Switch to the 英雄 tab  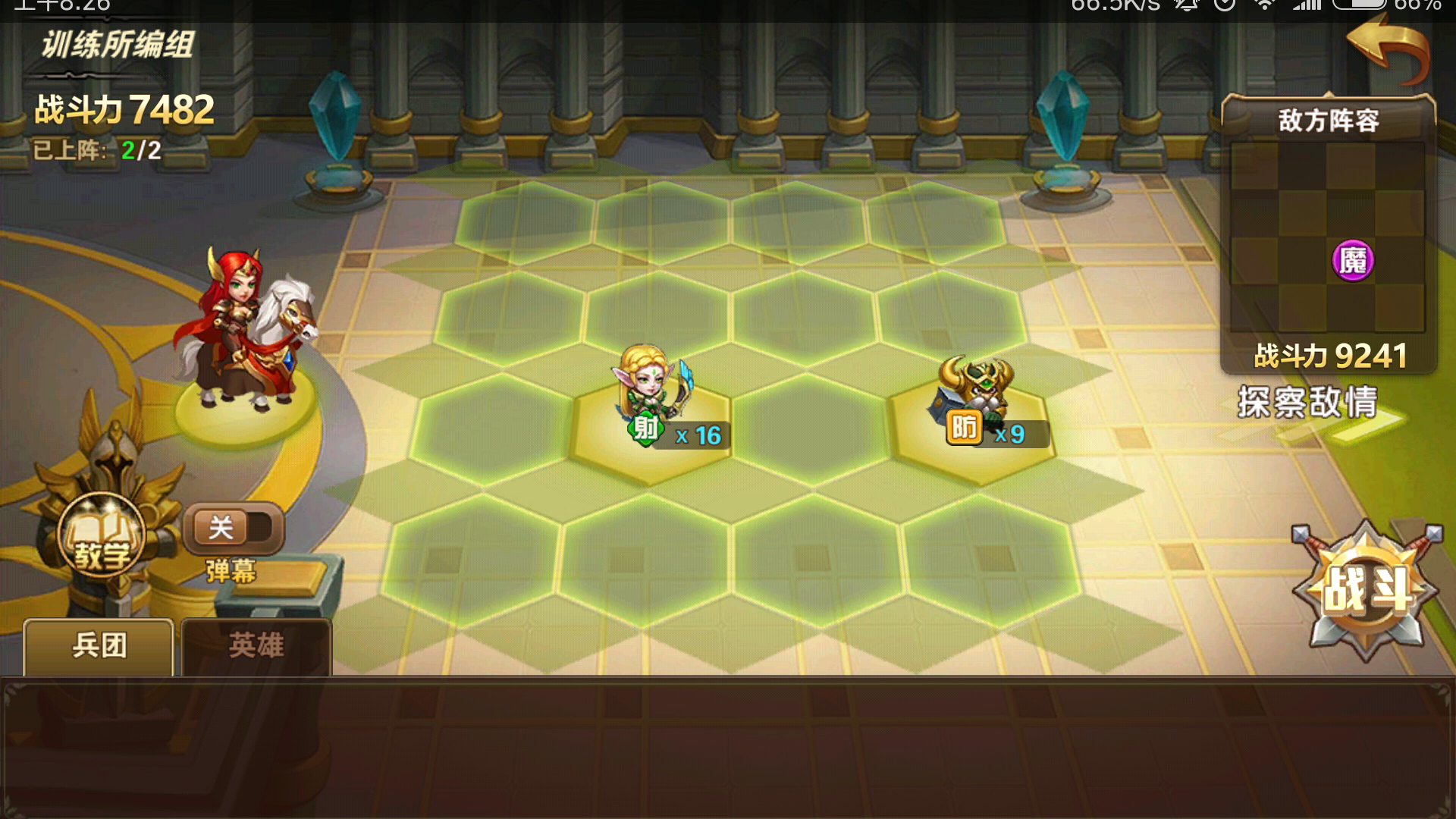coord(256,646)
